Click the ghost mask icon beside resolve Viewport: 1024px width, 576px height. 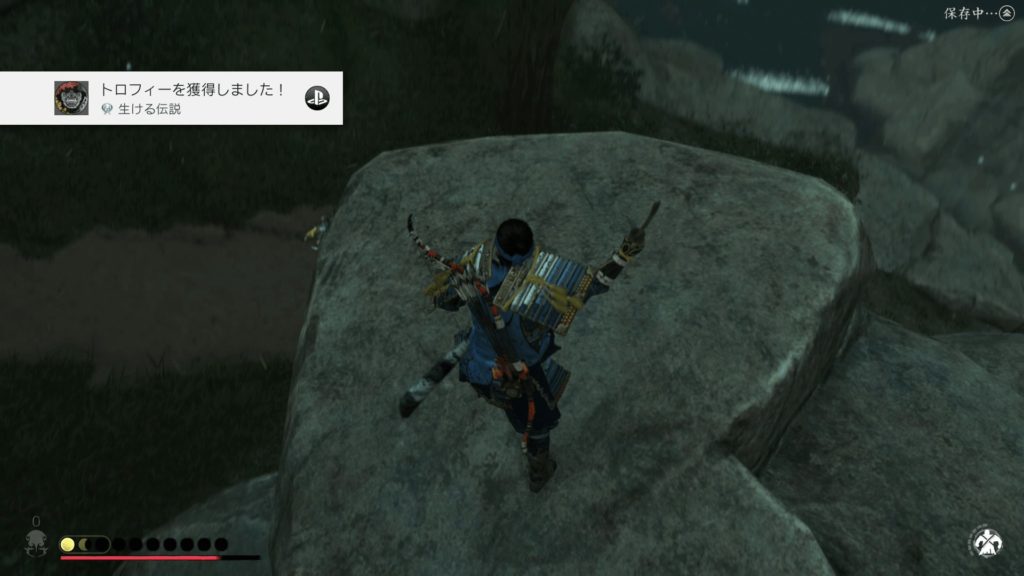pyautogui.click(x=36, y=545)
